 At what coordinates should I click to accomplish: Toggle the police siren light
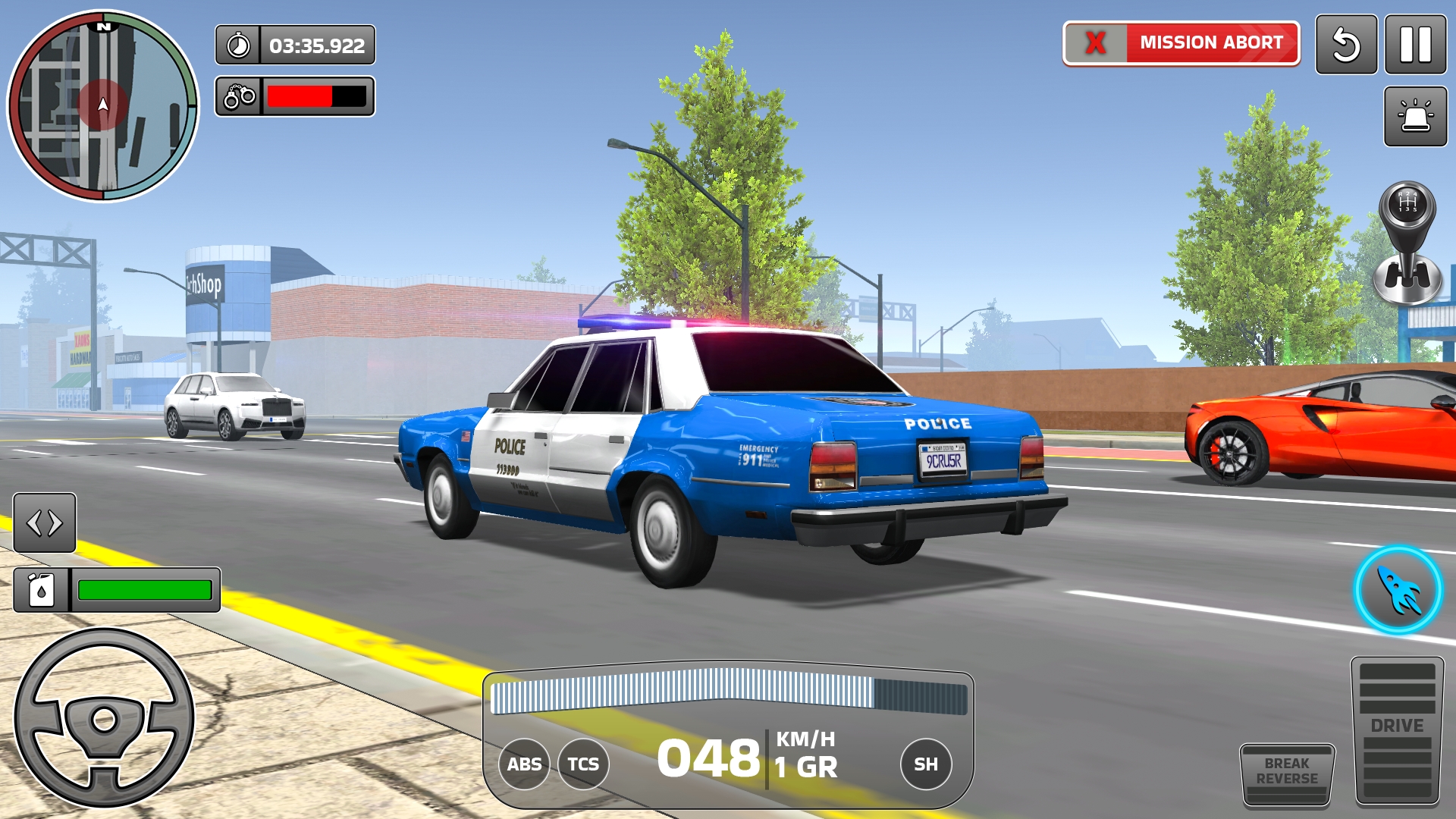tap(1415, 116)
